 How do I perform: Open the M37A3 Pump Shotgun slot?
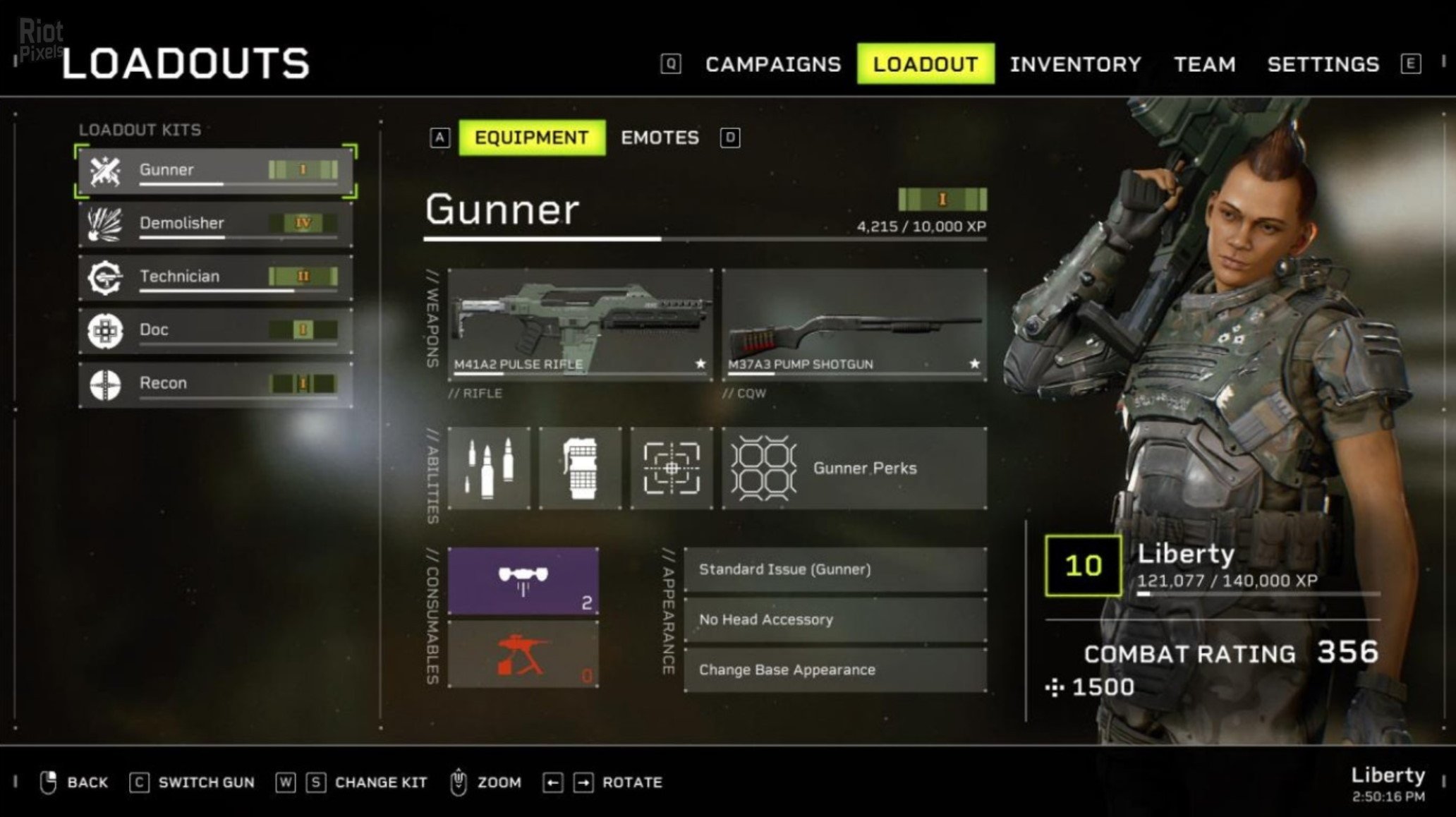pos(854,325)
